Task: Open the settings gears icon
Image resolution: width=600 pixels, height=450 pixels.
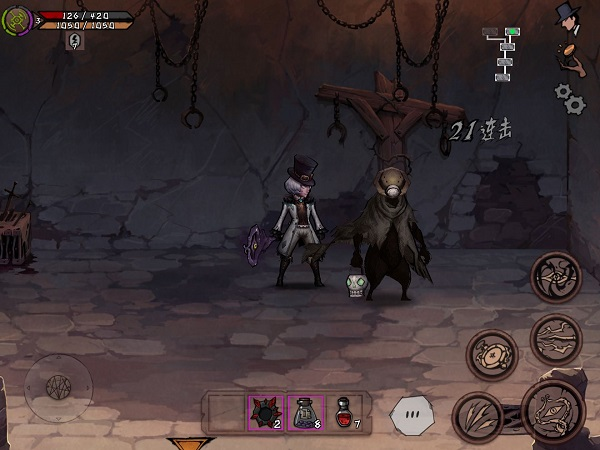Action: [569, 97]
